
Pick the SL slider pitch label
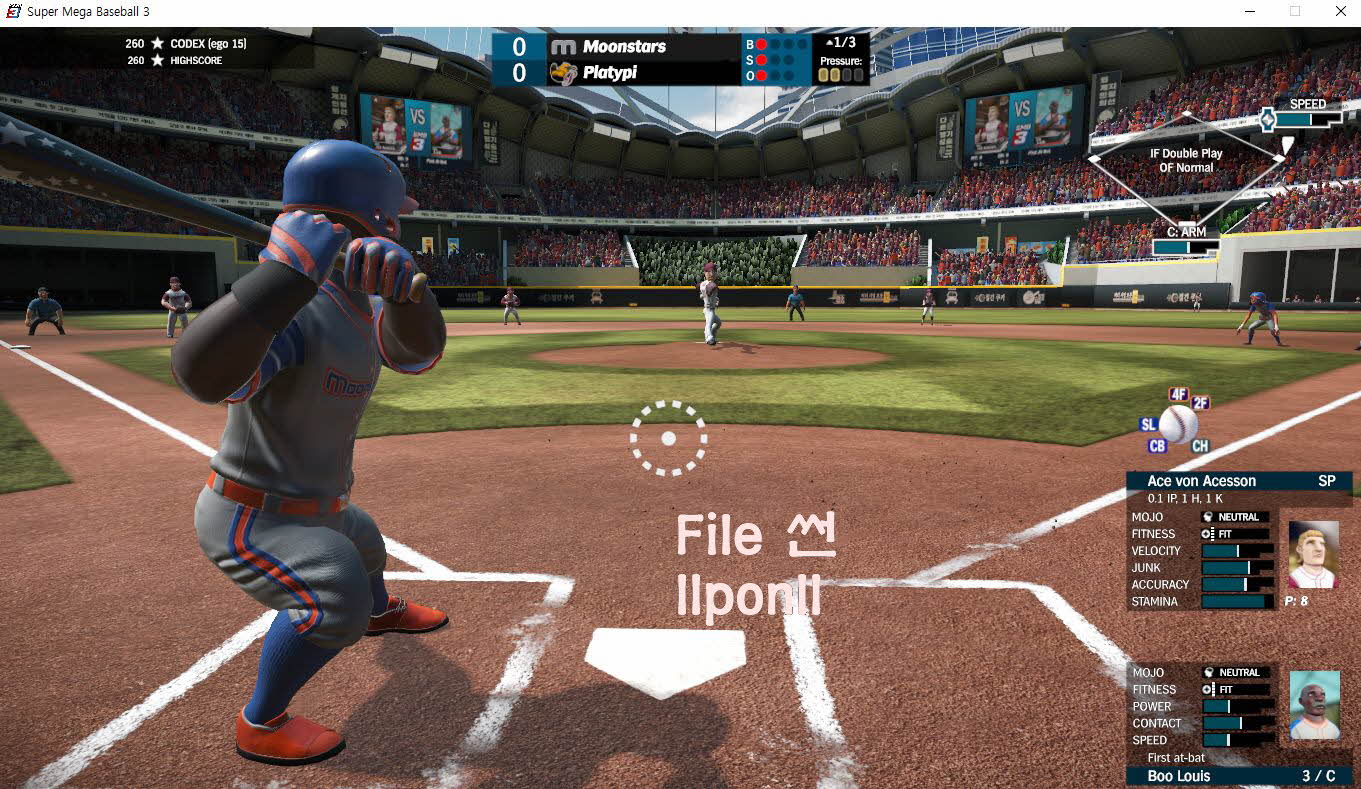(1148, 425)
